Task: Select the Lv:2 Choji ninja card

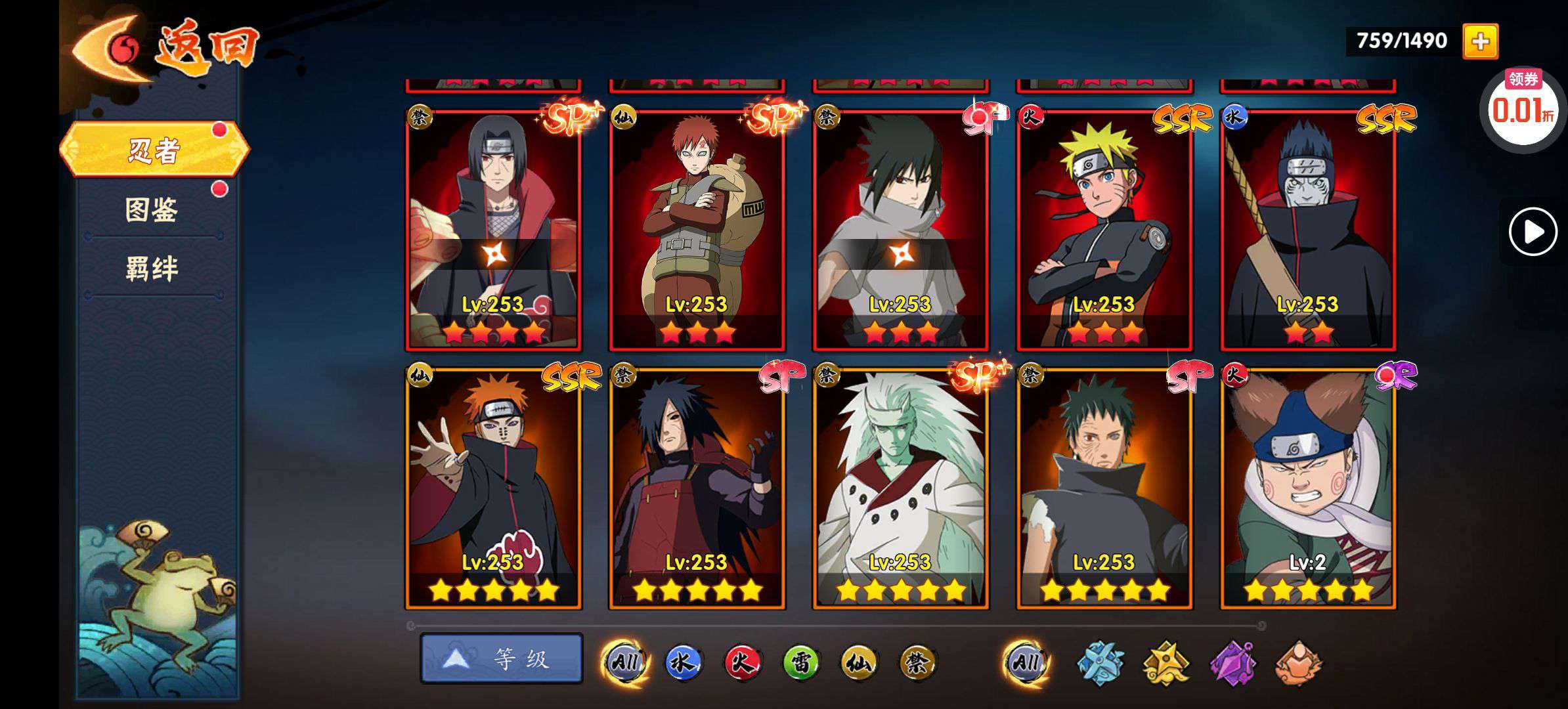Action: click(1307, 489)
